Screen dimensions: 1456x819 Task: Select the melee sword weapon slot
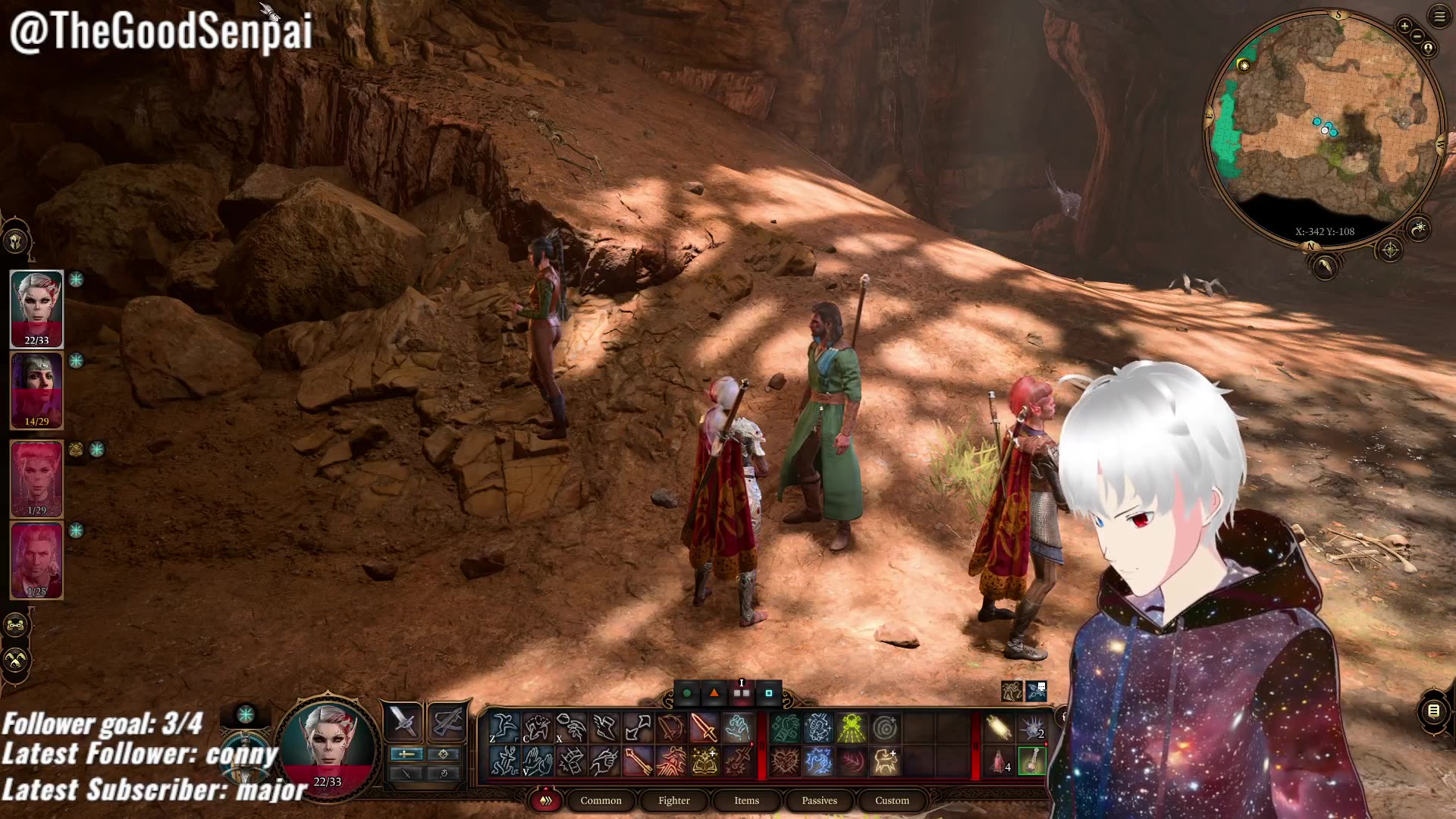click(x=403, y=721)
